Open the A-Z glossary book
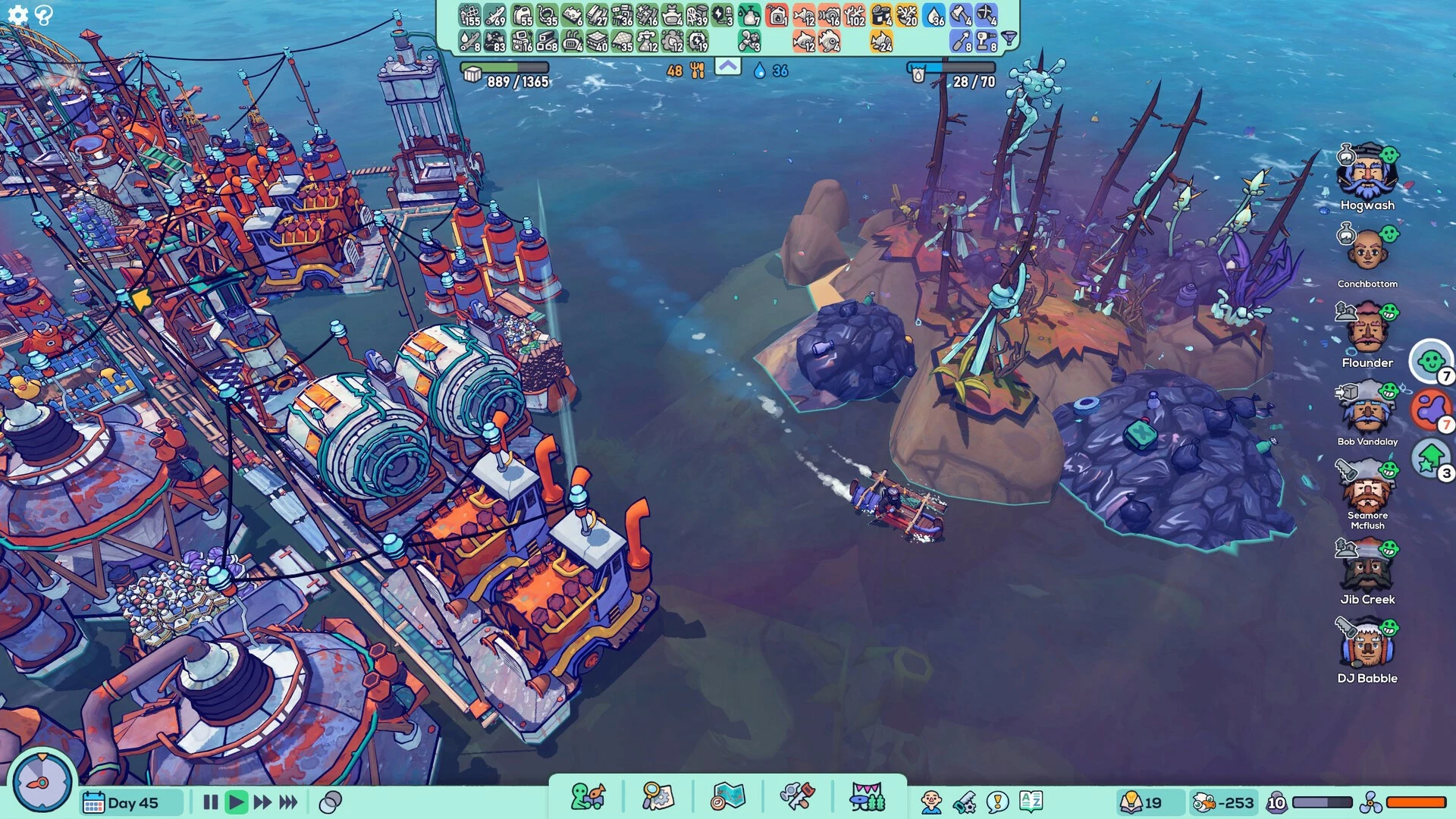 (1031, 801)
